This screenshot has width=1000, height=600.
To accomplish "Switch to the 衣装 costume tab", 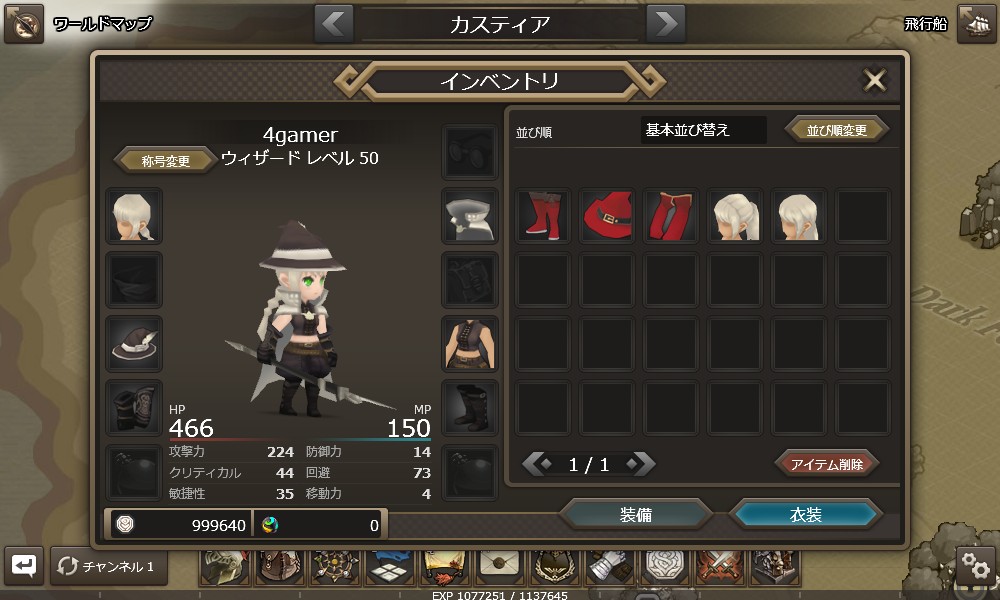I will 806,515.
